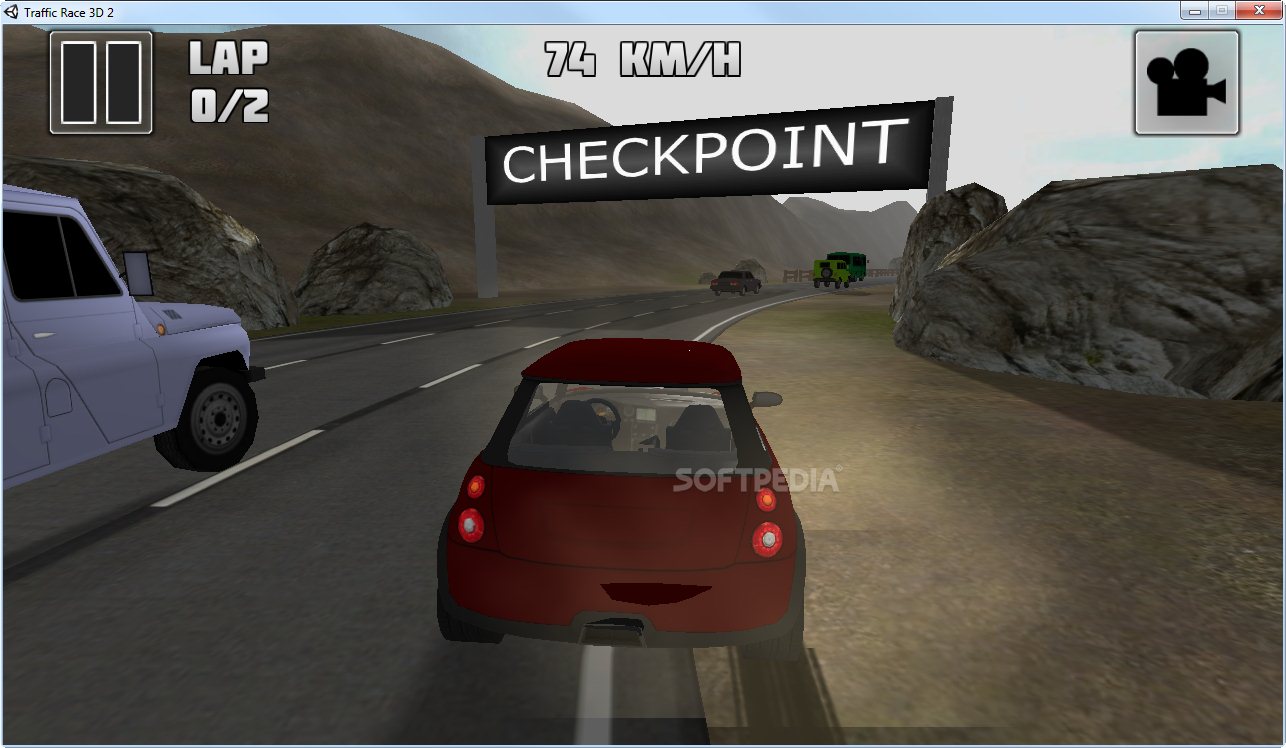Minimize the game window
Screen dimensions: 1286x748
coord(1194,10)
